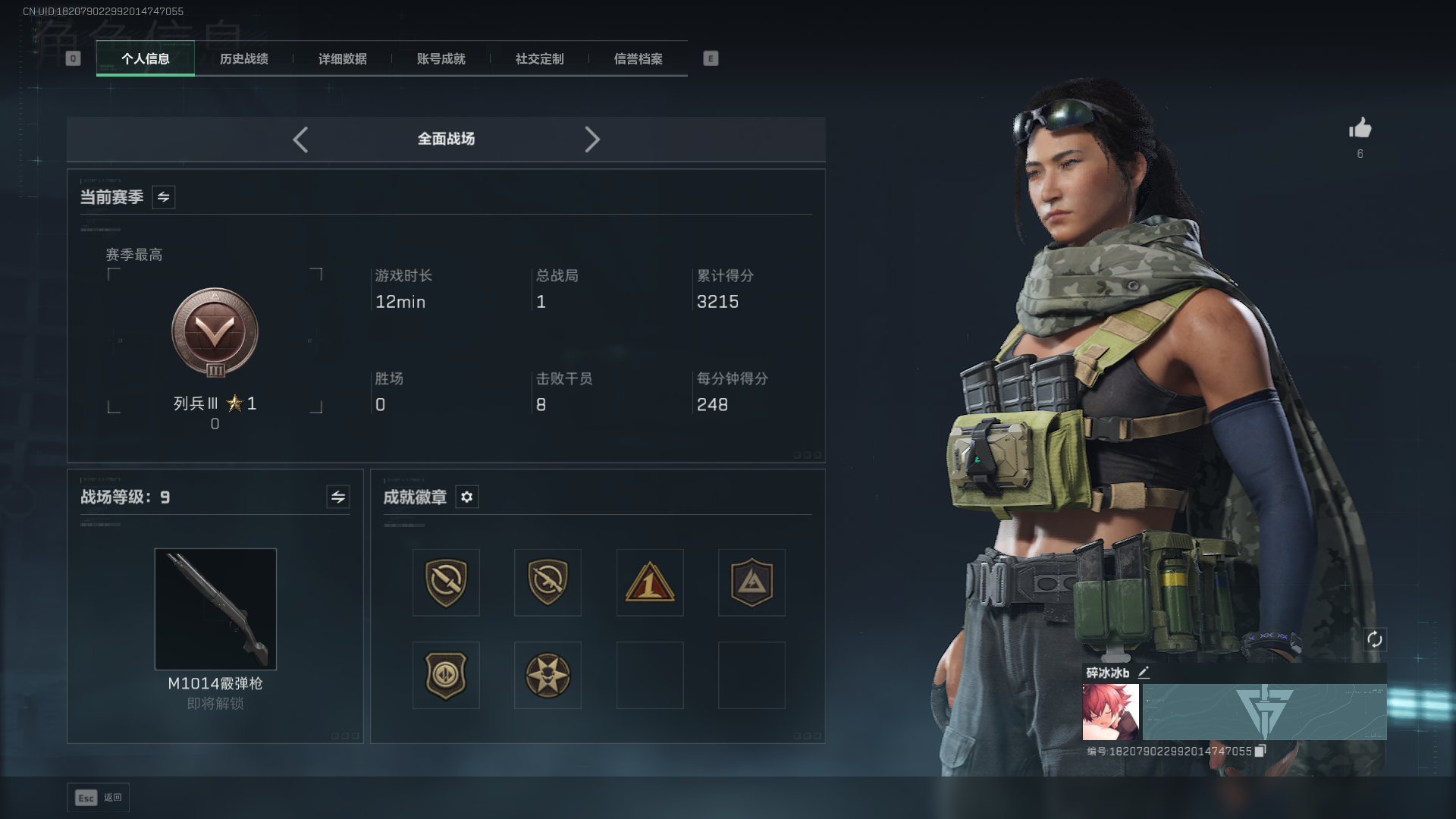Choose the star skull achievement badge

[548, 675]
